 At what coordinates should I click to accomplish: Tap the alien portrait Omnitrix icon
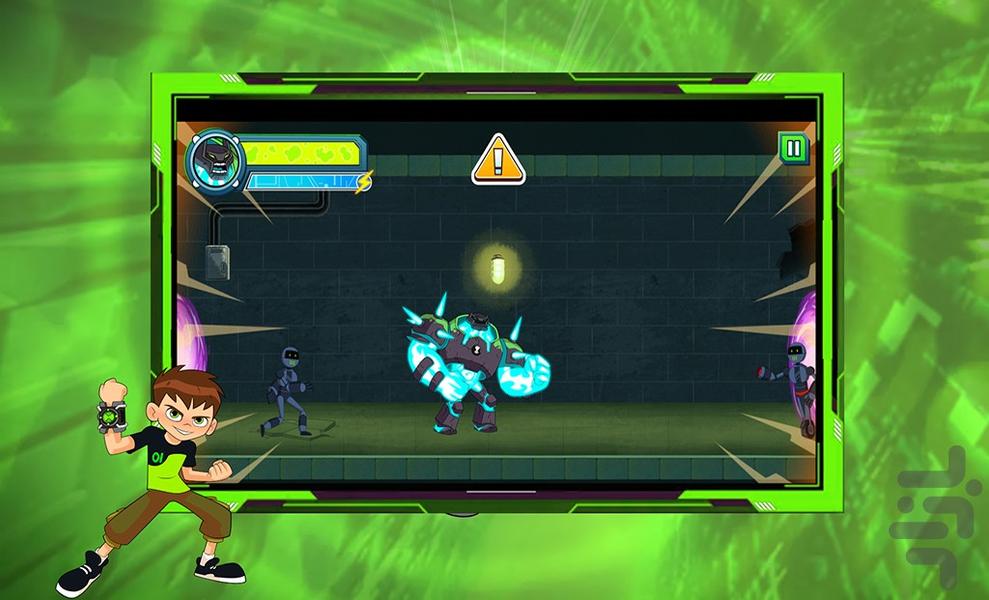tap(215, 160)
